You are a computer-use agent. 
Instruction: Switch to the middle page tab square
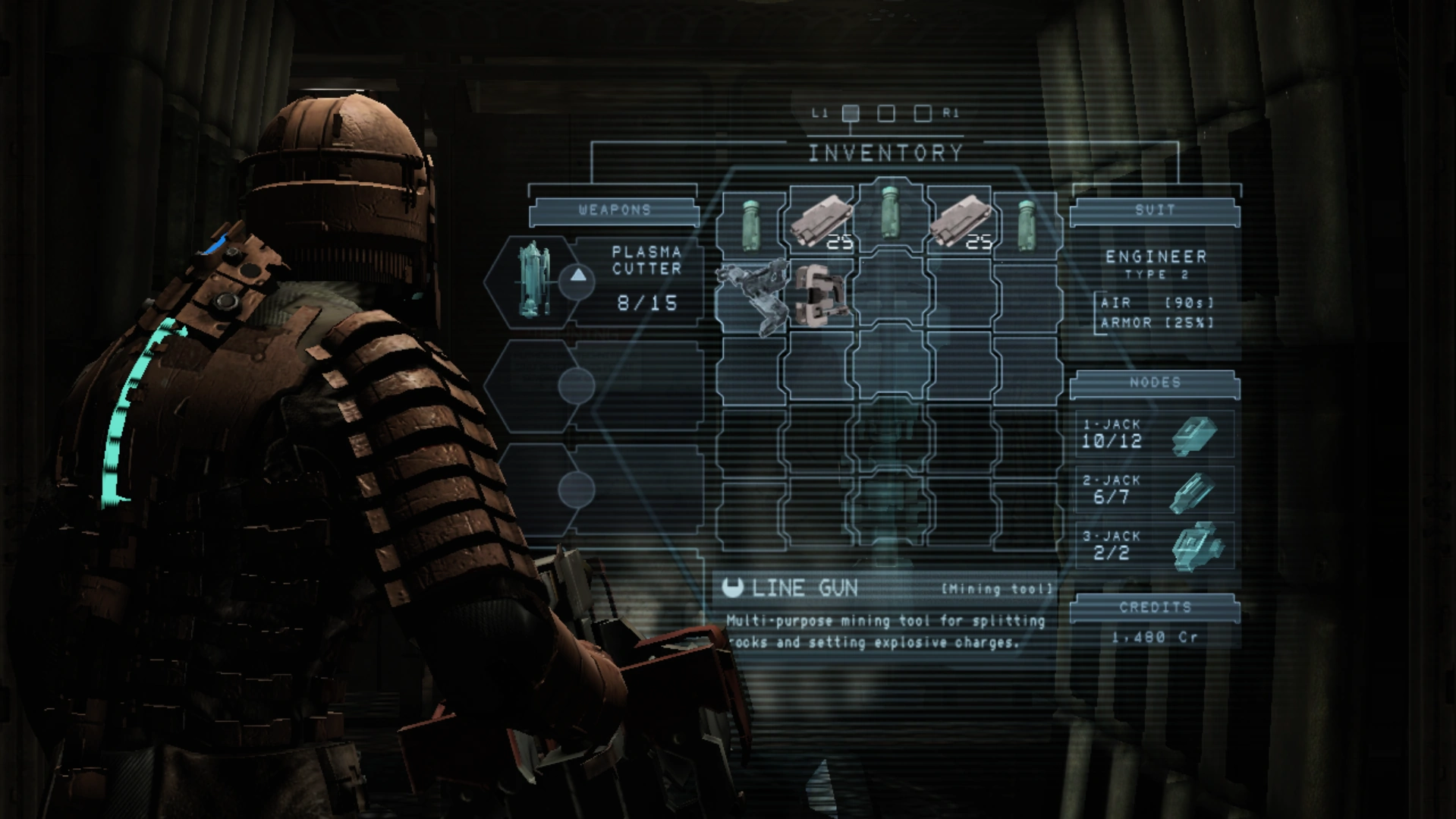885,113
